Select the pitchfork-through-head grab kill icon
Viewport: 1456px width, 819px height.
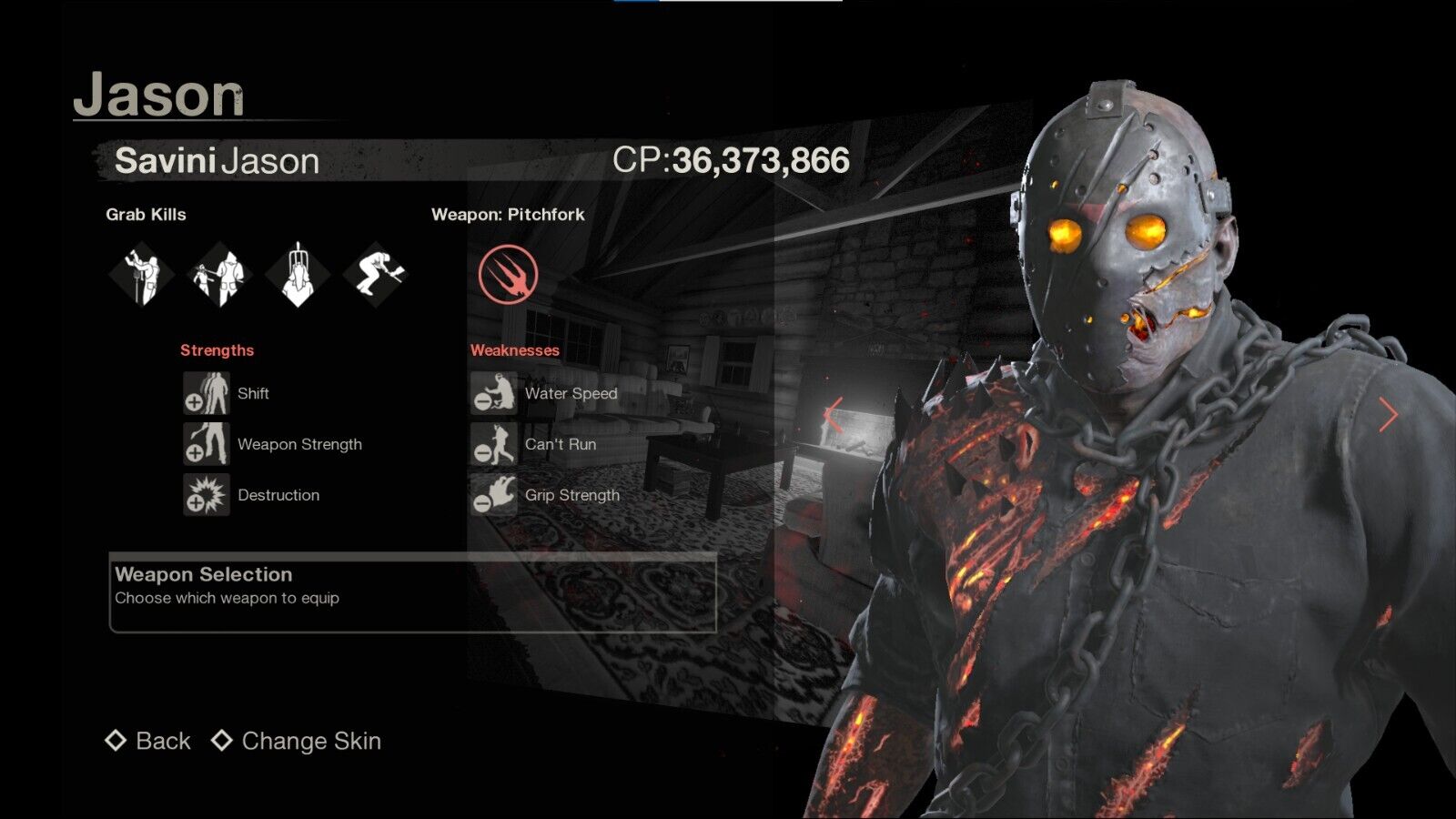pyautogui.click(x=298, y=274)
